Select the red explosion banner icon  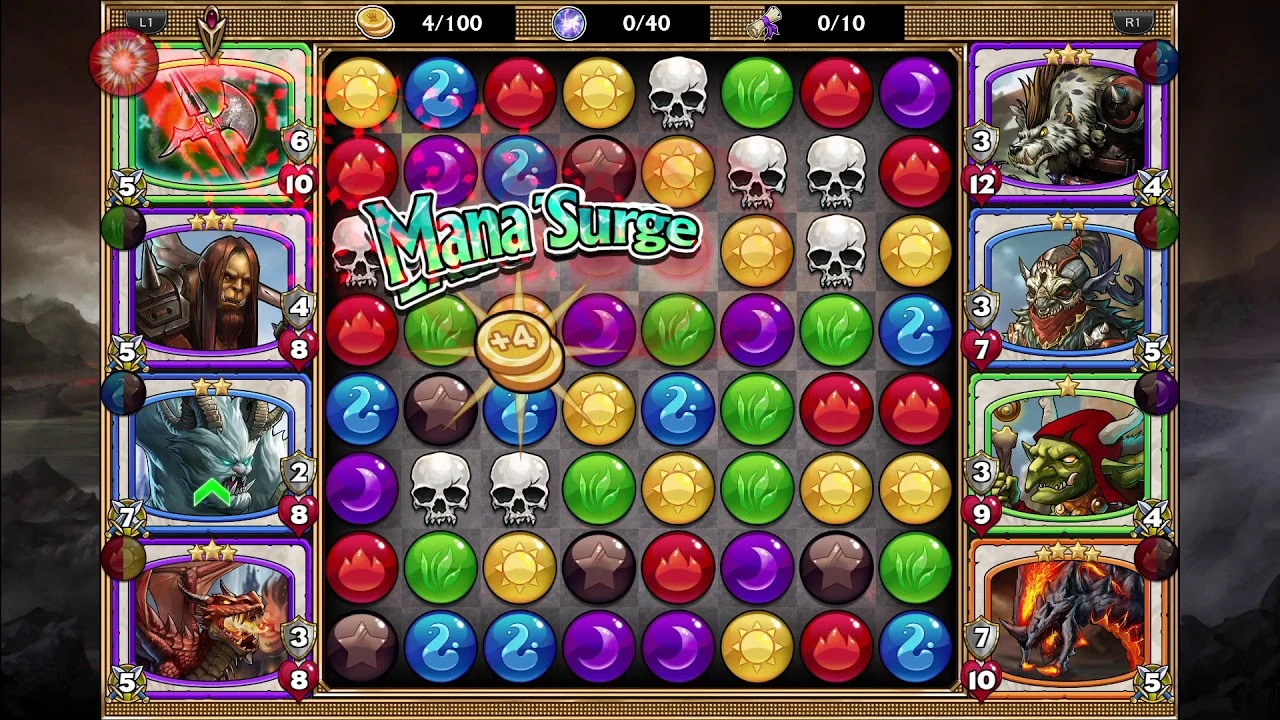[x=124, y=62]
